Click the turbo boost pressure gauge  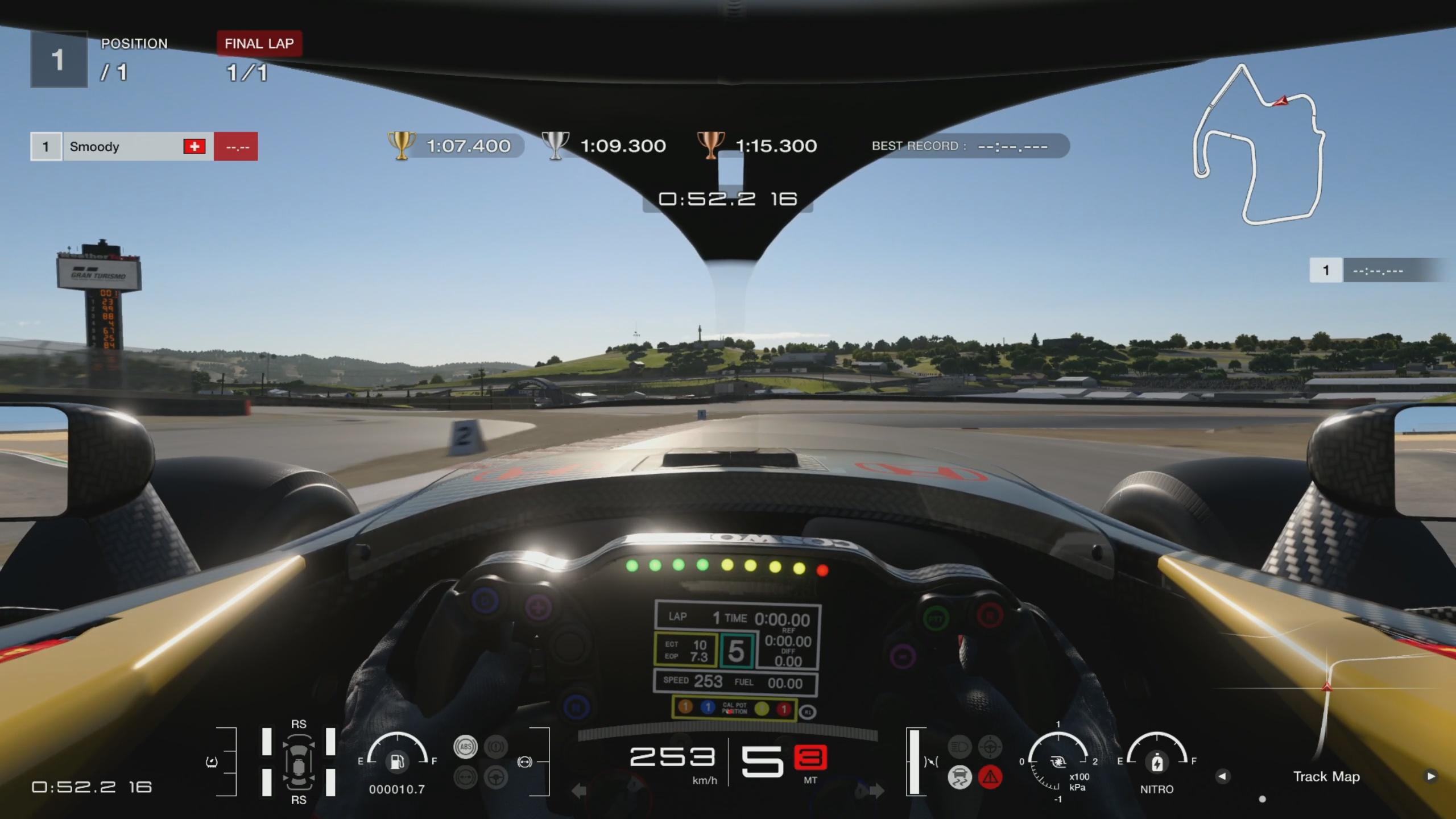1058,762
